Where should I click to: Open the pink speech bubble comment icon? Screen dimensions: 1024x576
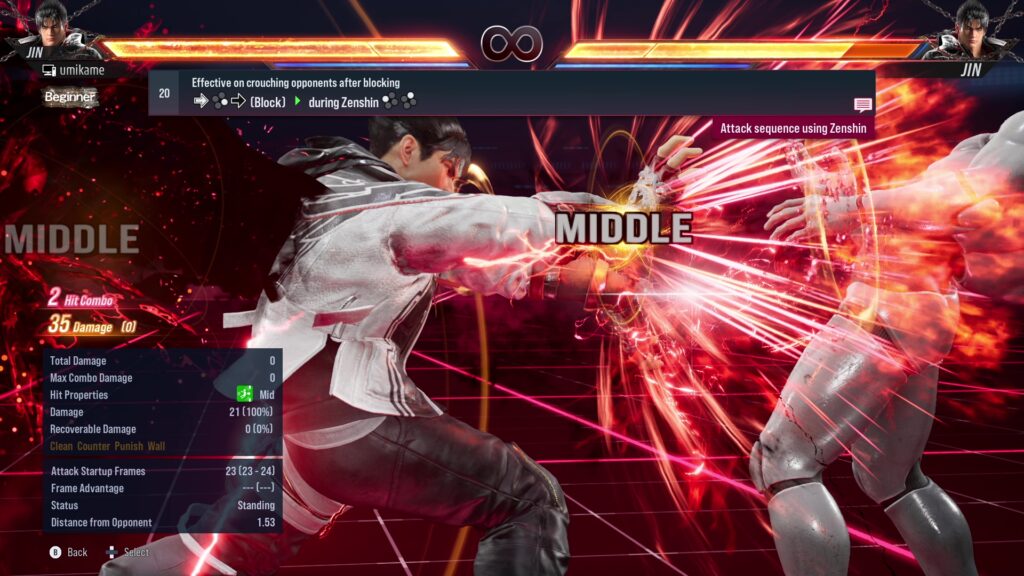[862, 105]
